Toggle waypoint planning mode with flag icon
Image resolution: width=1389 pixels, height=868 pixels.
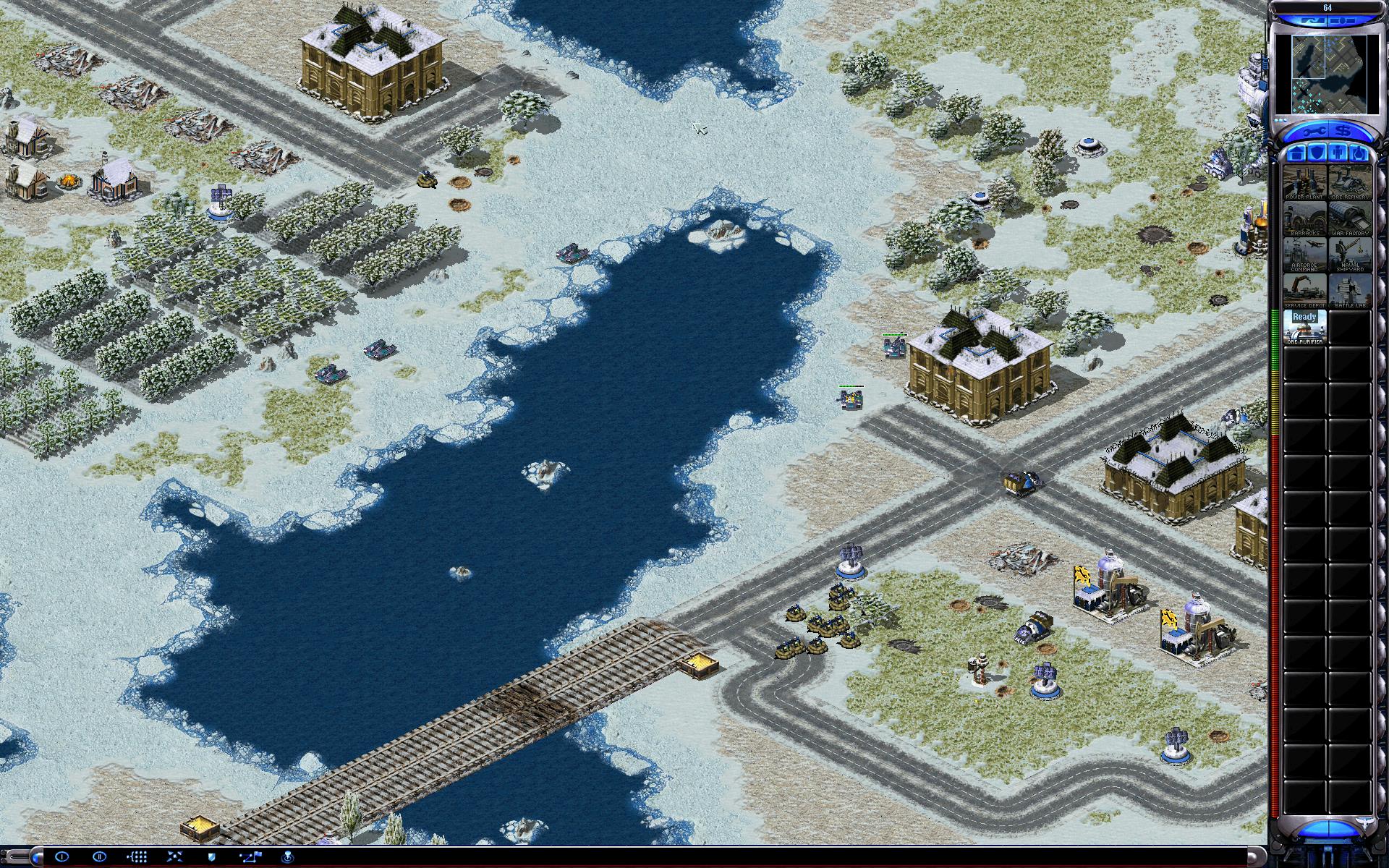pos(250,856)
